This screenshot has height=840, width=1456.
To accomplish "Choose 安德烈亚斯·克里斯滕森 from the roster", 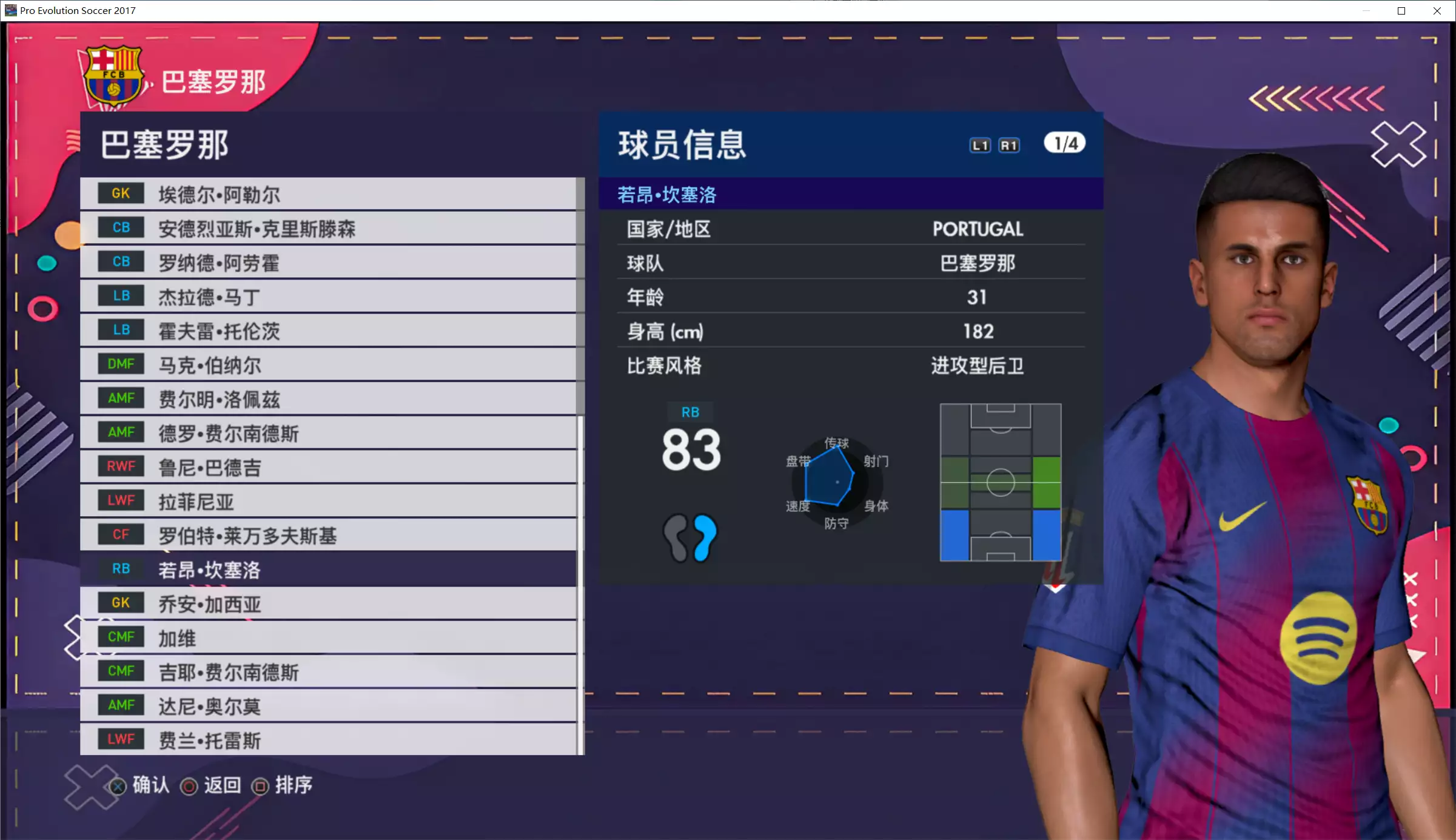I will click(x=327, y=228).
